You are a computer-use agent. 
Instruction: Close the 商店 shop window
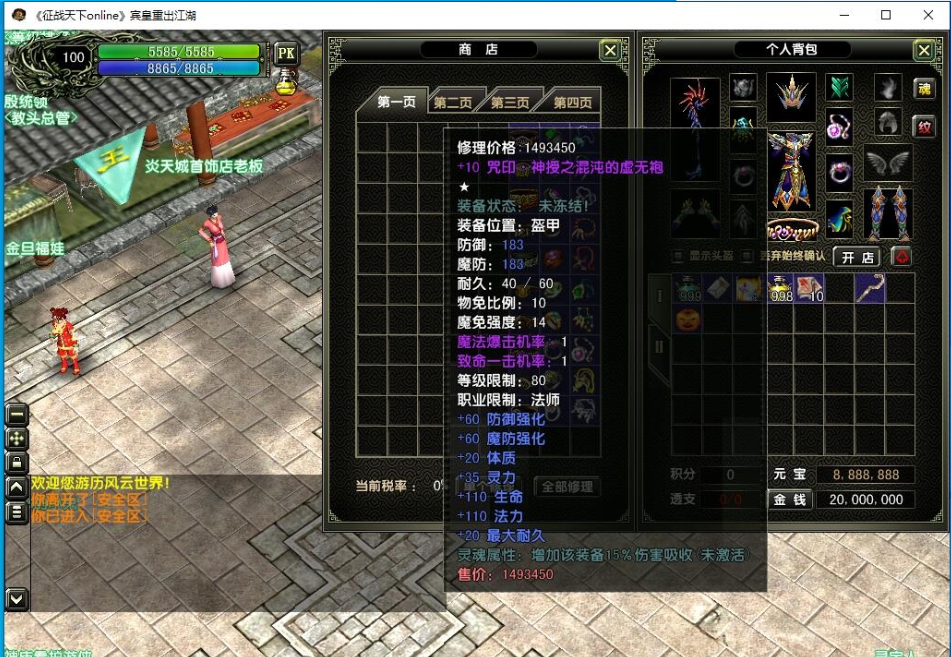coord(610,51)
